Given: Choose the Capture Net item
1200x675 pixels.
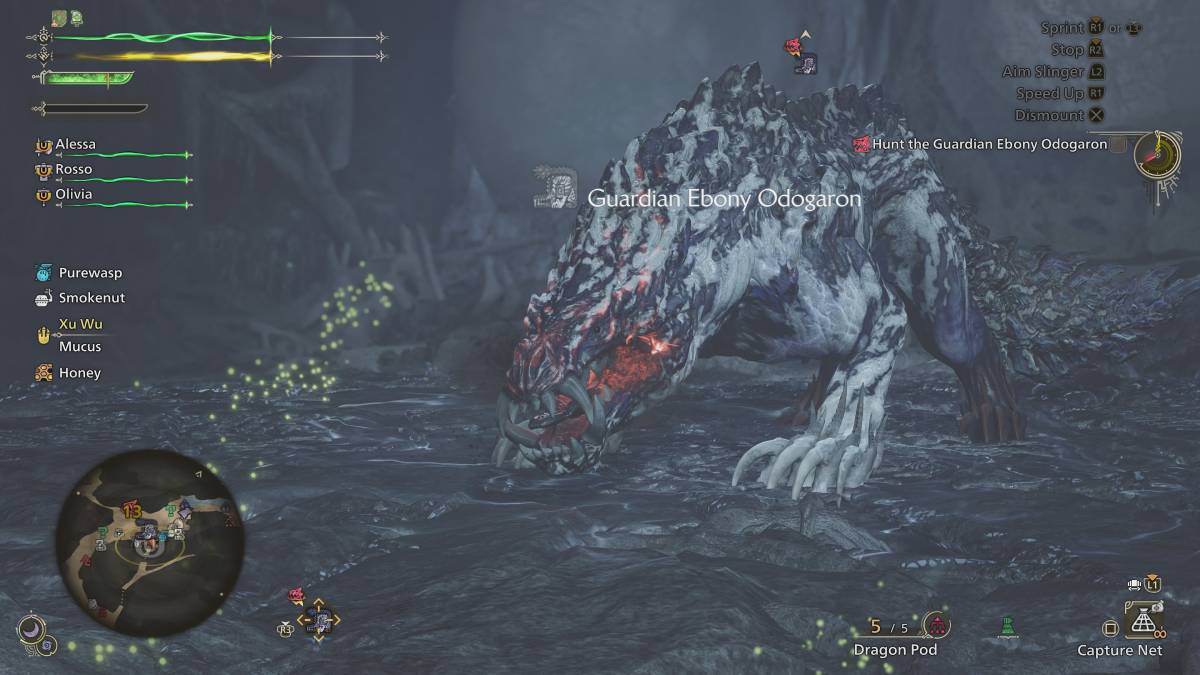Looking at the screenshot, I should (x=1144, y=623).
